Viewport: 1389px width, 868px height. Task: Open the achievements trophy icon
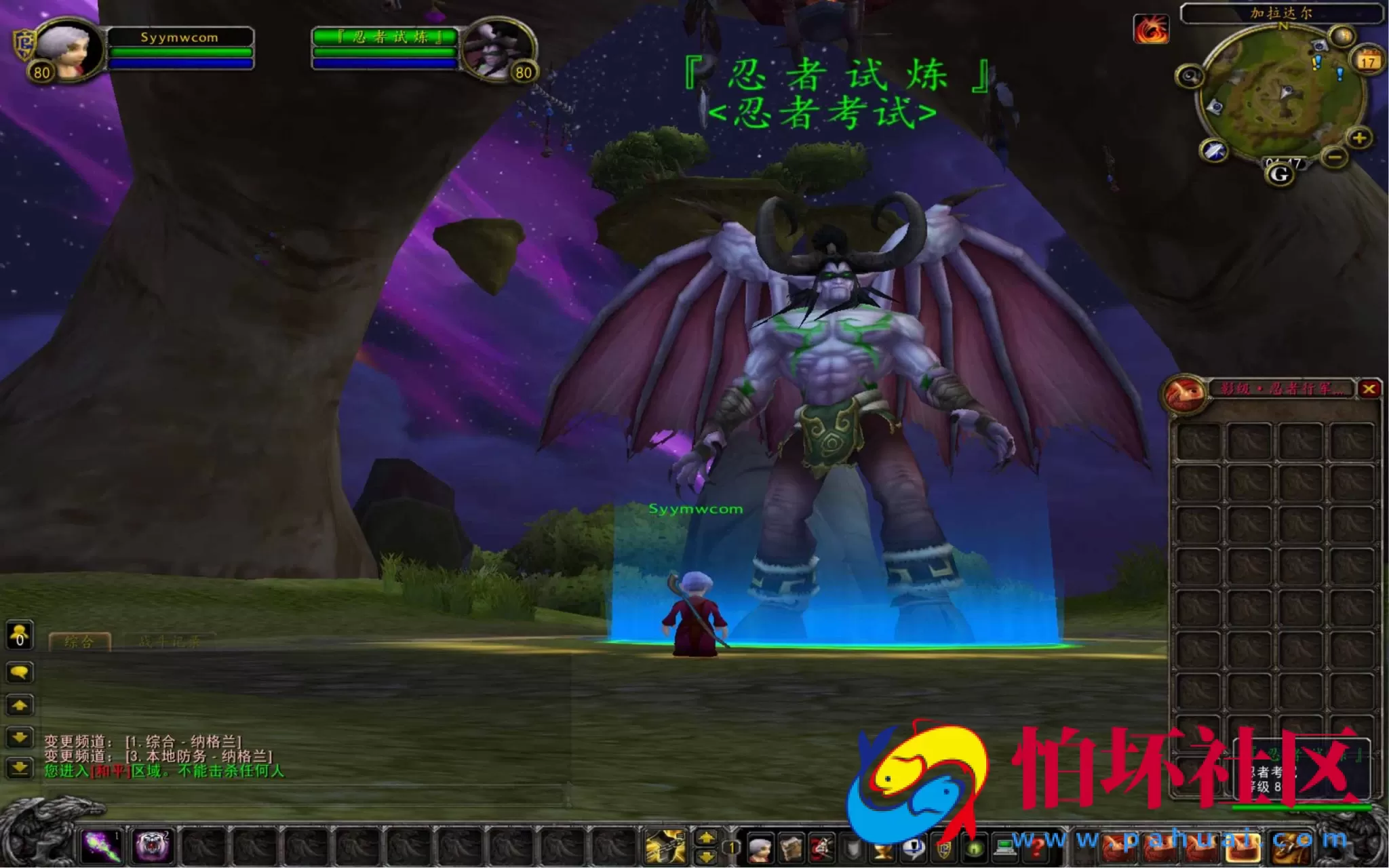point(881,848)
